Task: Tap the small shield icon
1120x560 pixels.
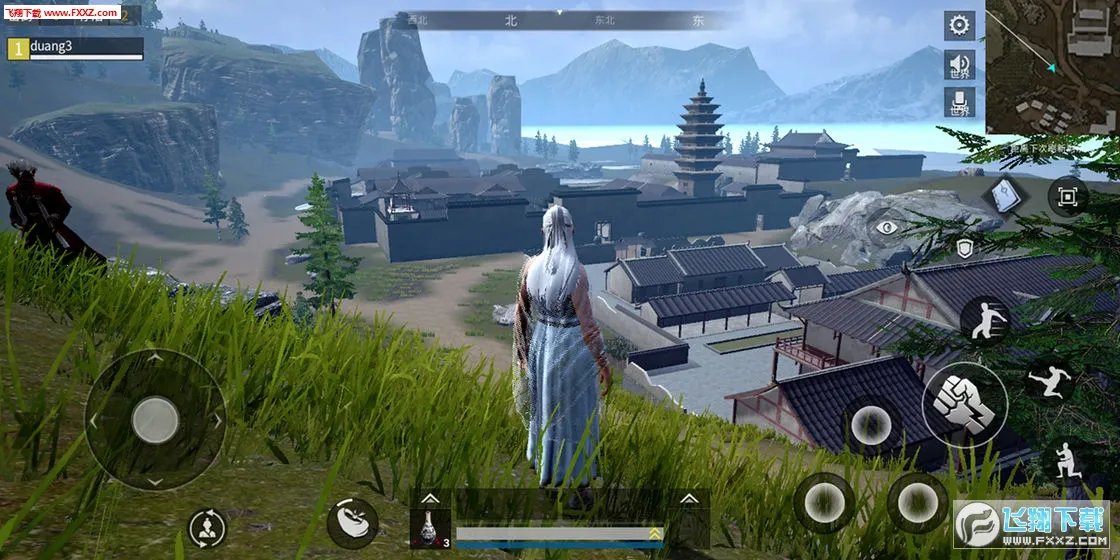Action: [965, 248]
